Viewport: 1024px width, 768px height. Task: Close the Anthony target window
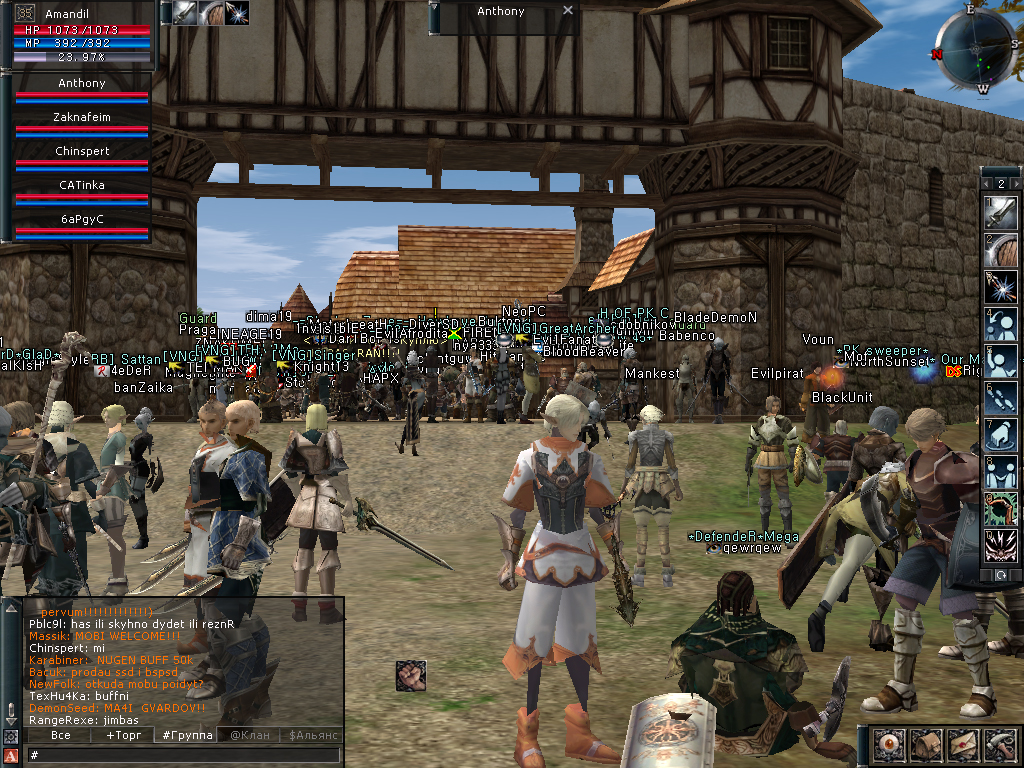568,11
